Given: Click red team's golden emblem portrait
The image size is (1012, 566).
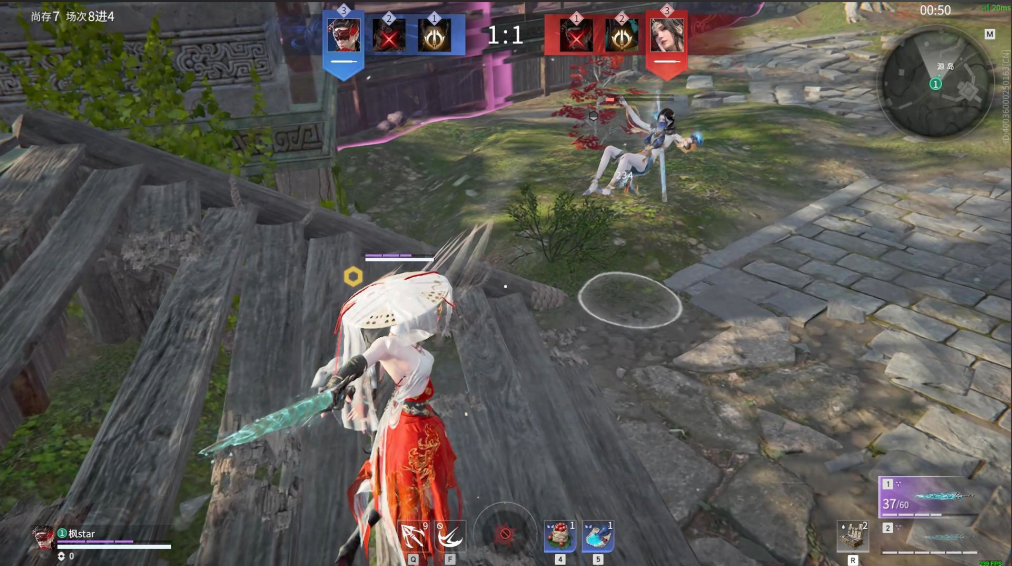Looking at the screenshot, I should click(621, 36).
